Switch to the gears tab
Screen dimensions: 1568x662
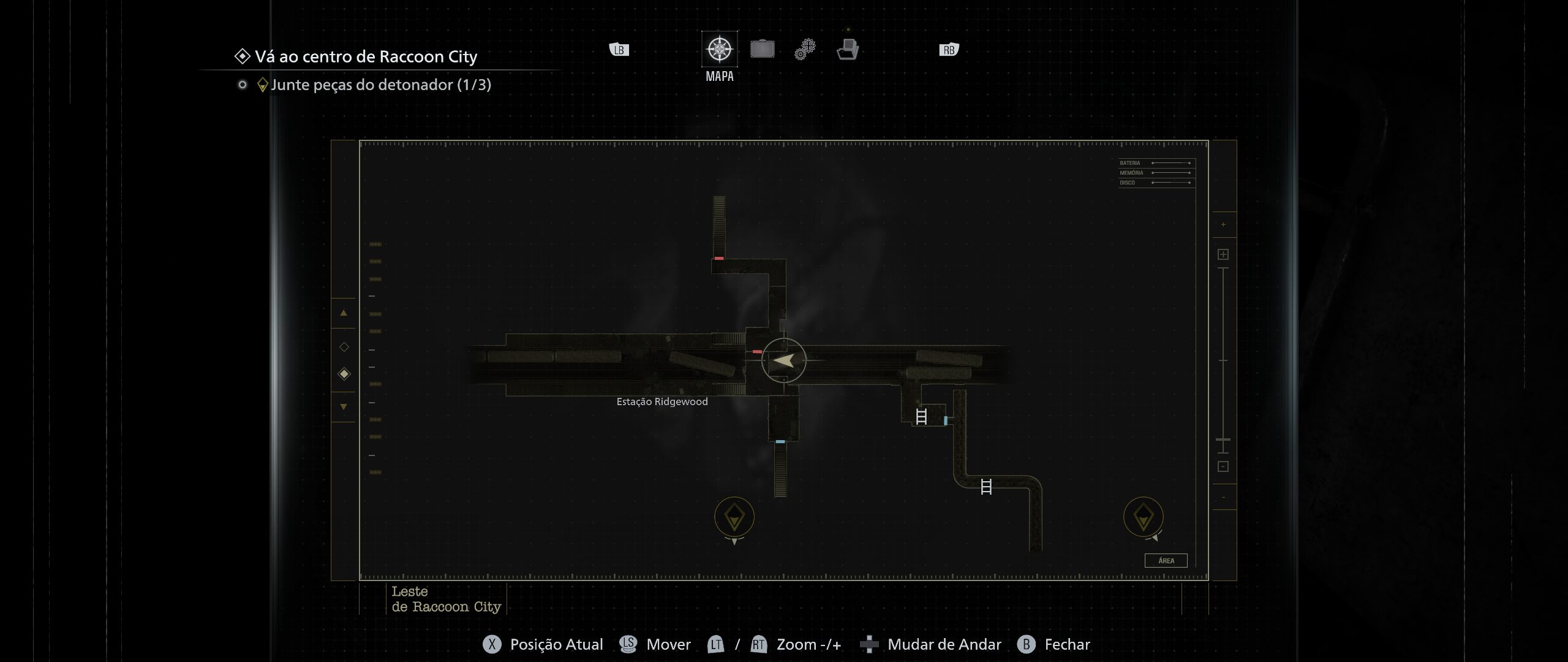click(805, 49)
